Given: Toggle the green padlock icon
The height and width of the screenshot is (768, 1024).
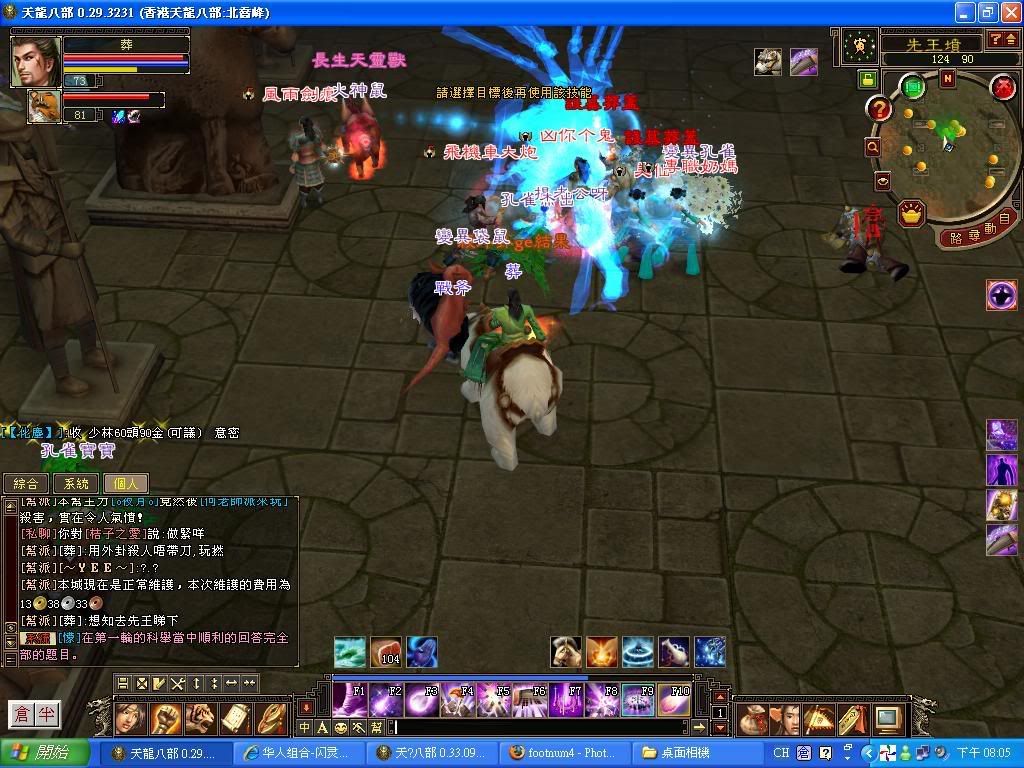Looking at the screenshot, I should [866, 79].
